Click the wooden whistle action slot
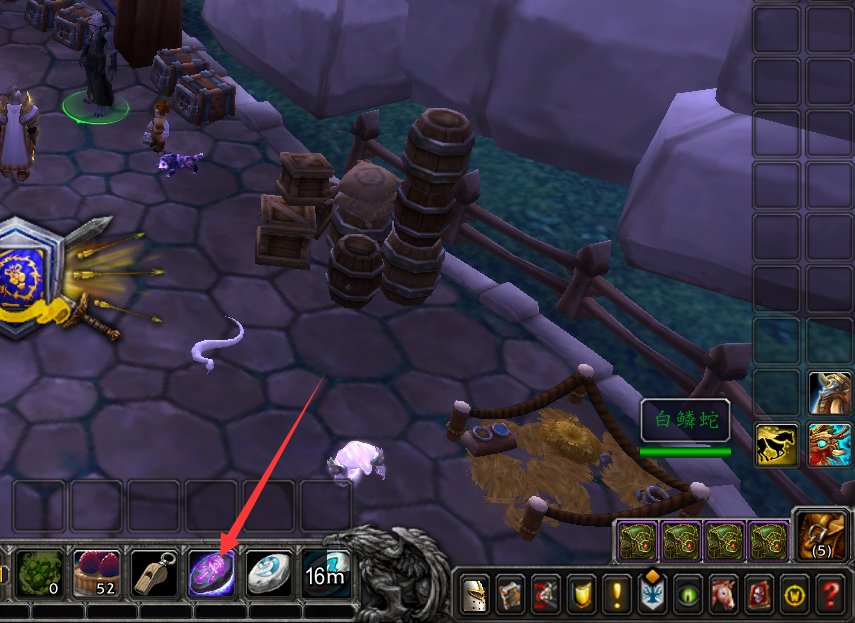The image size is (855, 623). pos(154,573)
